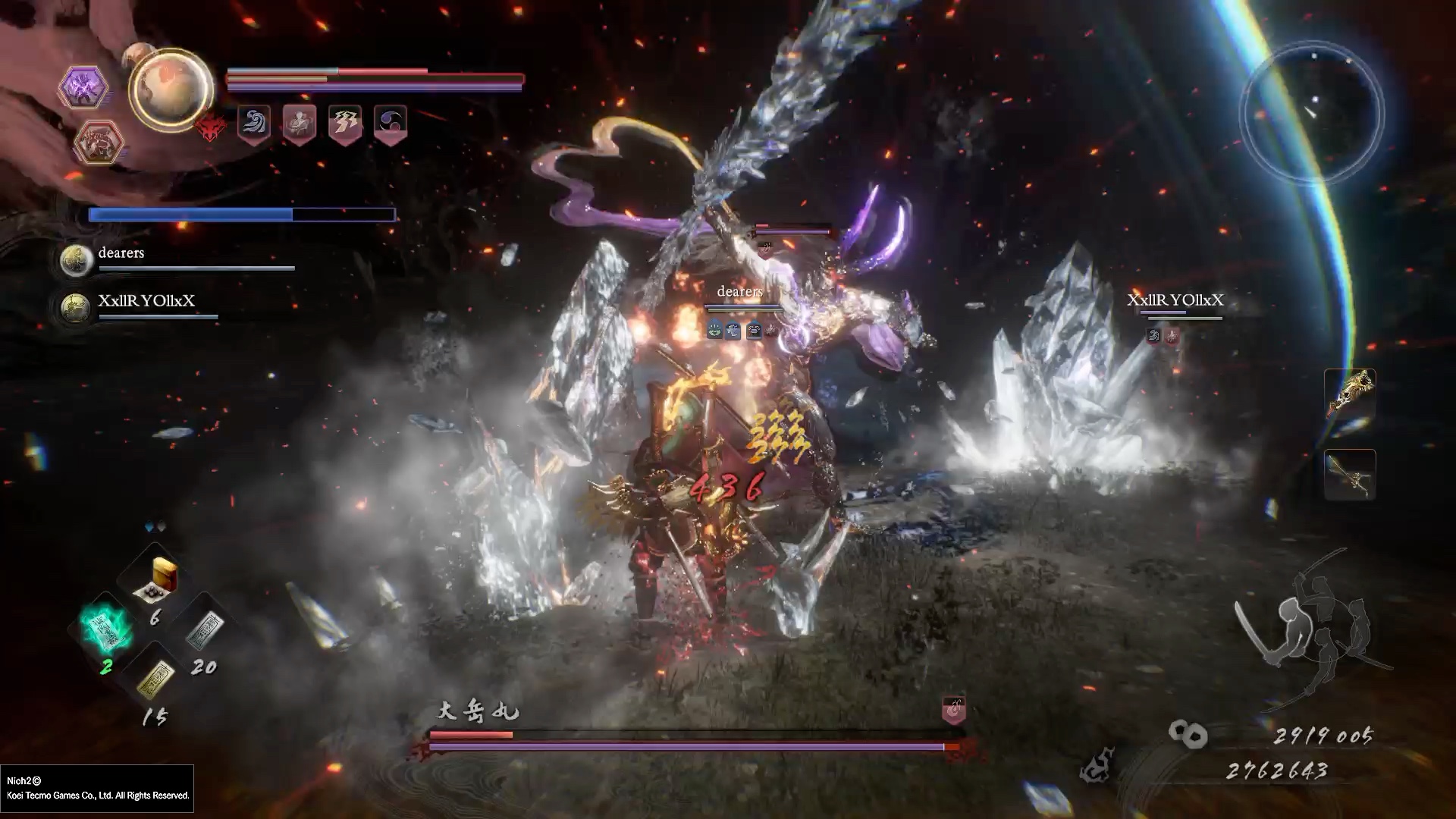This screenshot has height=819, width=1456.
Task: Click the red demon face status icon
Action: 211,128
